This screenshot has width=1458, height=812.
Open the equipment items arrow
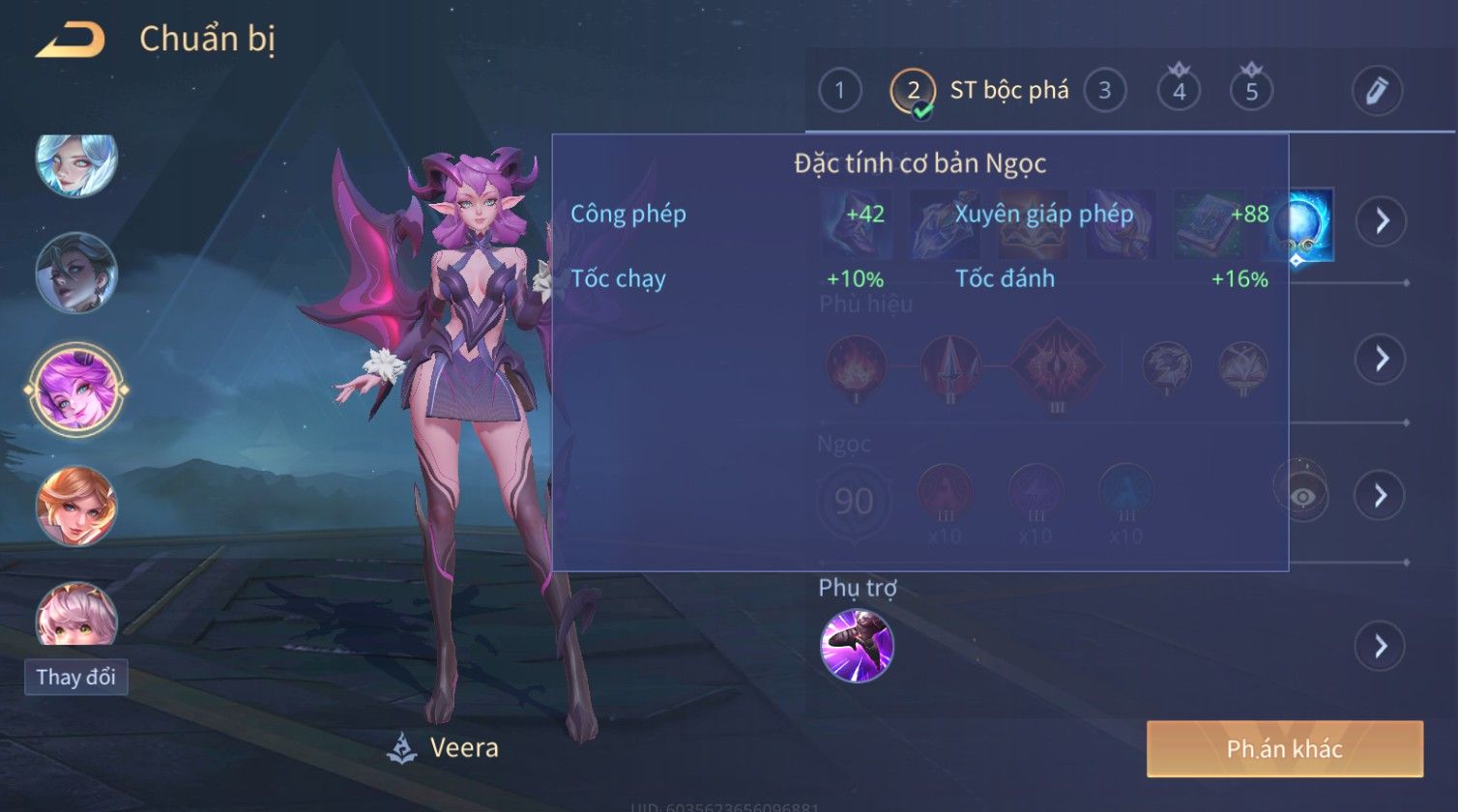click(x=1381, y=221)
